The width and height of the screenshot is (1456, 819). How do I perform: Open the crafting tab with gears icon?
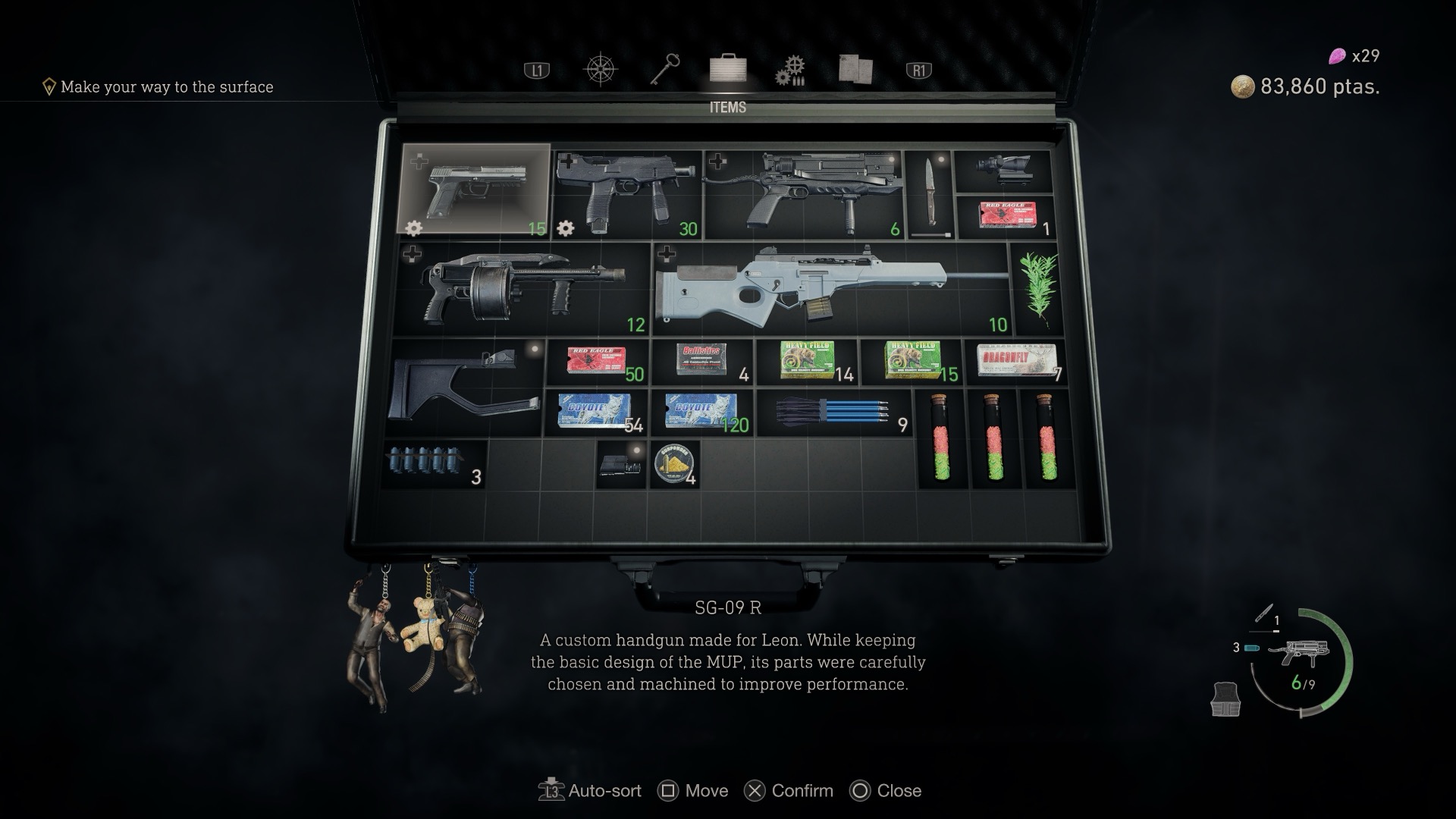[790, 70]
